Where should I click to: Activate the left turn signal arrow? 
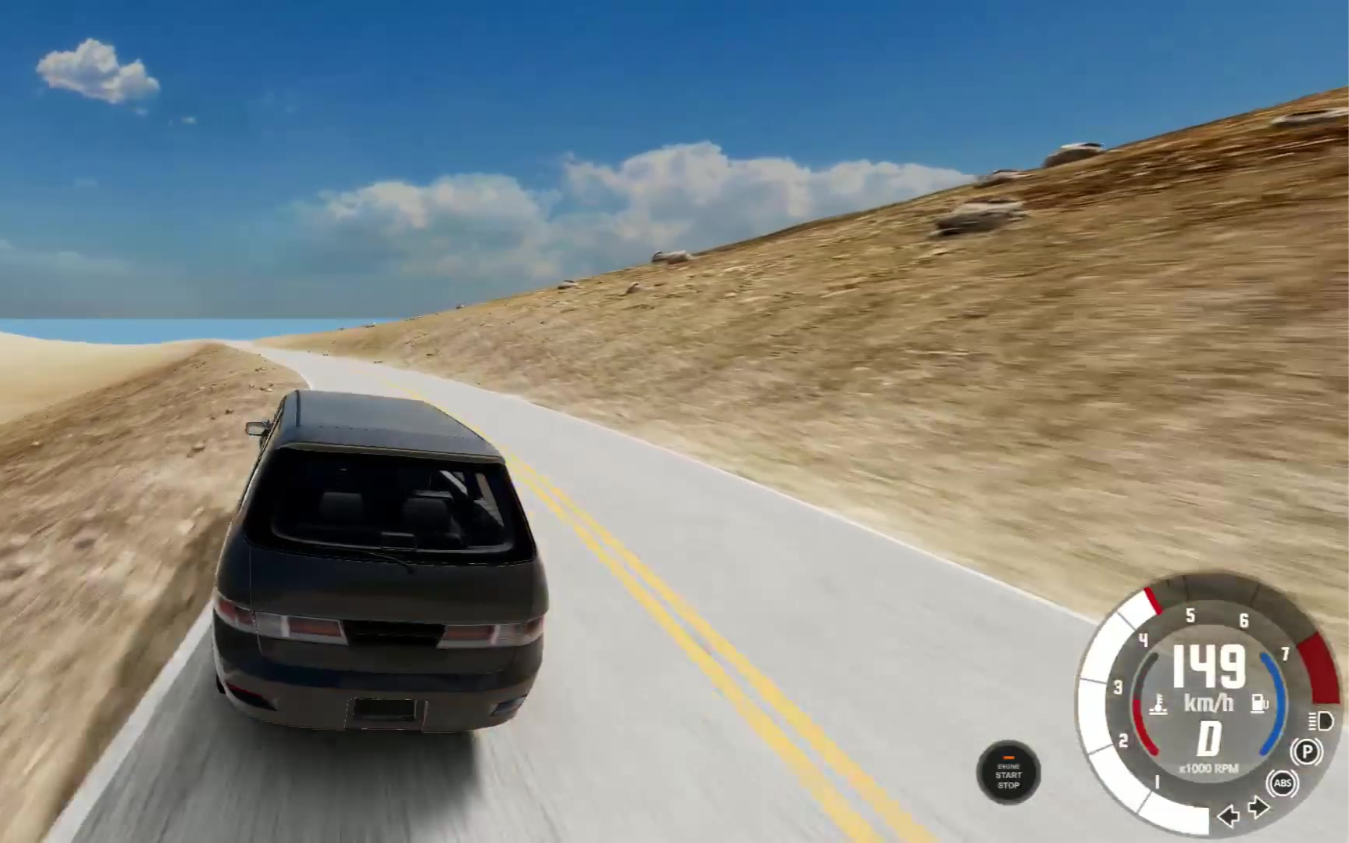tap(1228, 816)
